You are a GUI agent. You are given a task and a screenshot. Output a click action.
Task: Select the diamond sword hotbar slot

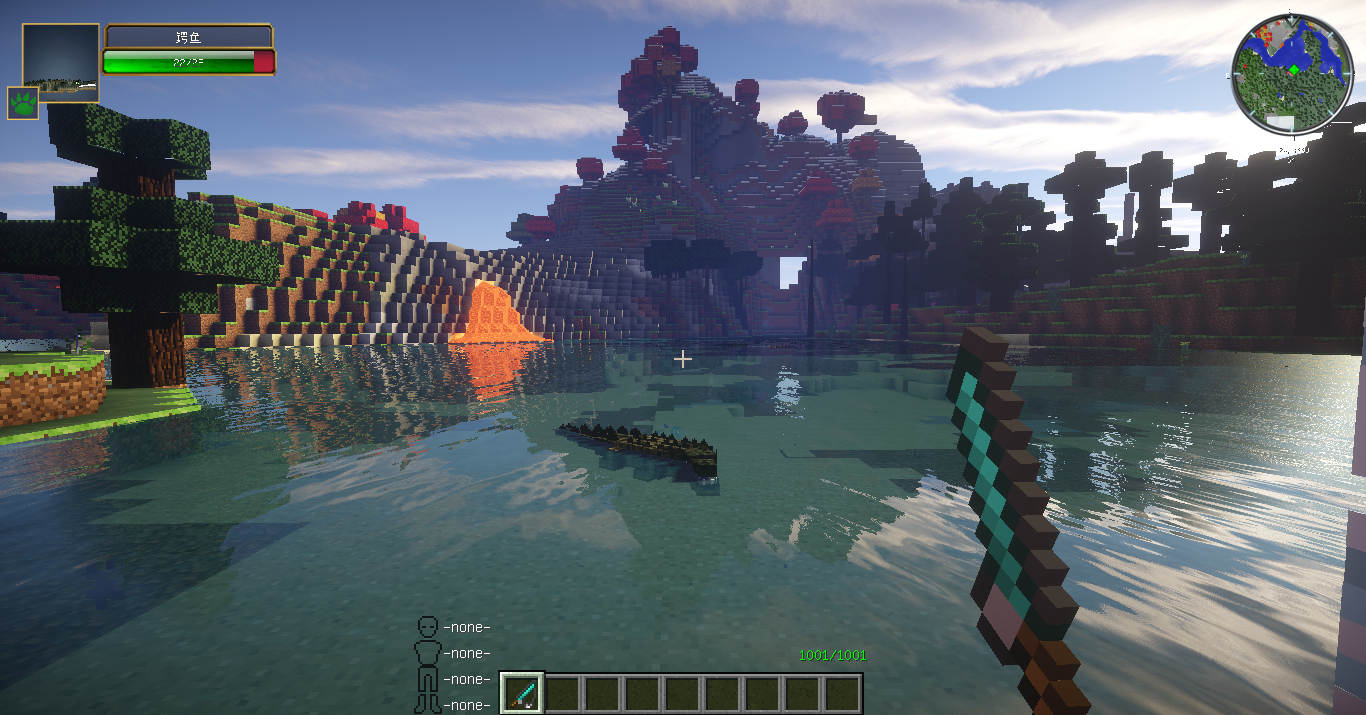[x=521, y=692]
